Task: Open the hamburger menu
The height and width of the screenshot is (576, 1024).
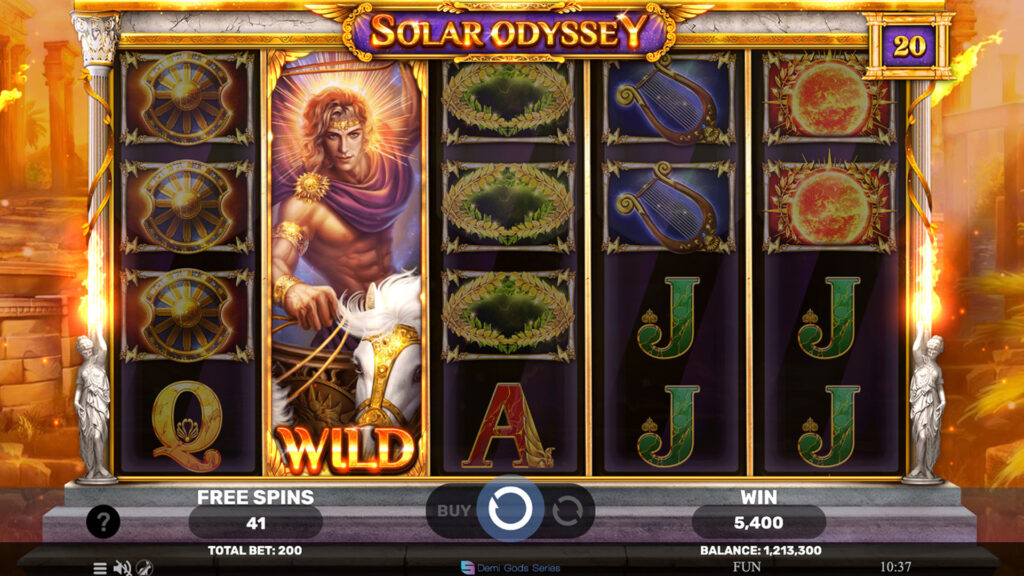Action: pos(100,567)
